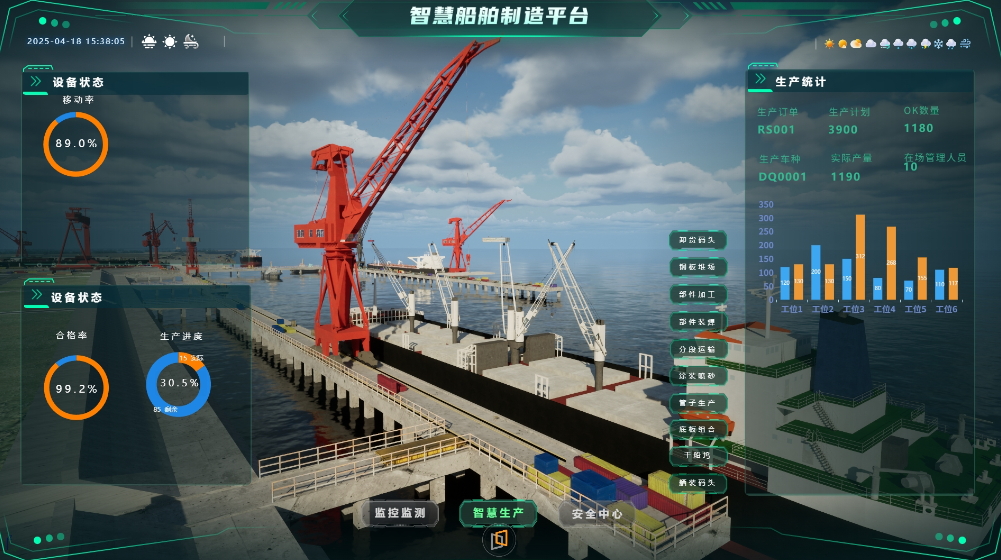Switch to the 智慧生产 tab
Image resolution: width=1001 pixels, height=560 pixels.
point(498,513)
